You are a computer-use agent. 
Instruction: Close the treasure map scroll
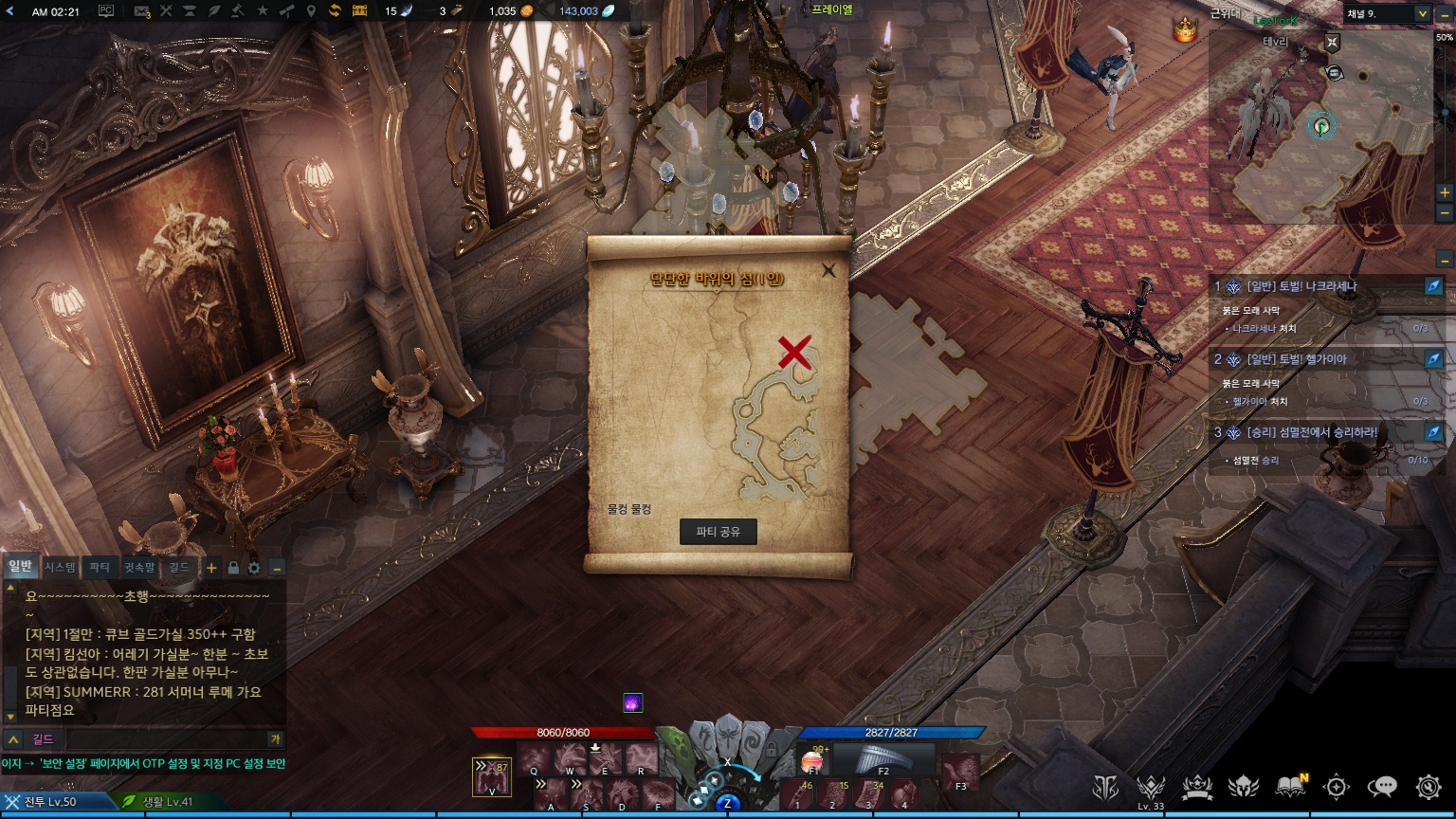(828, 270)
